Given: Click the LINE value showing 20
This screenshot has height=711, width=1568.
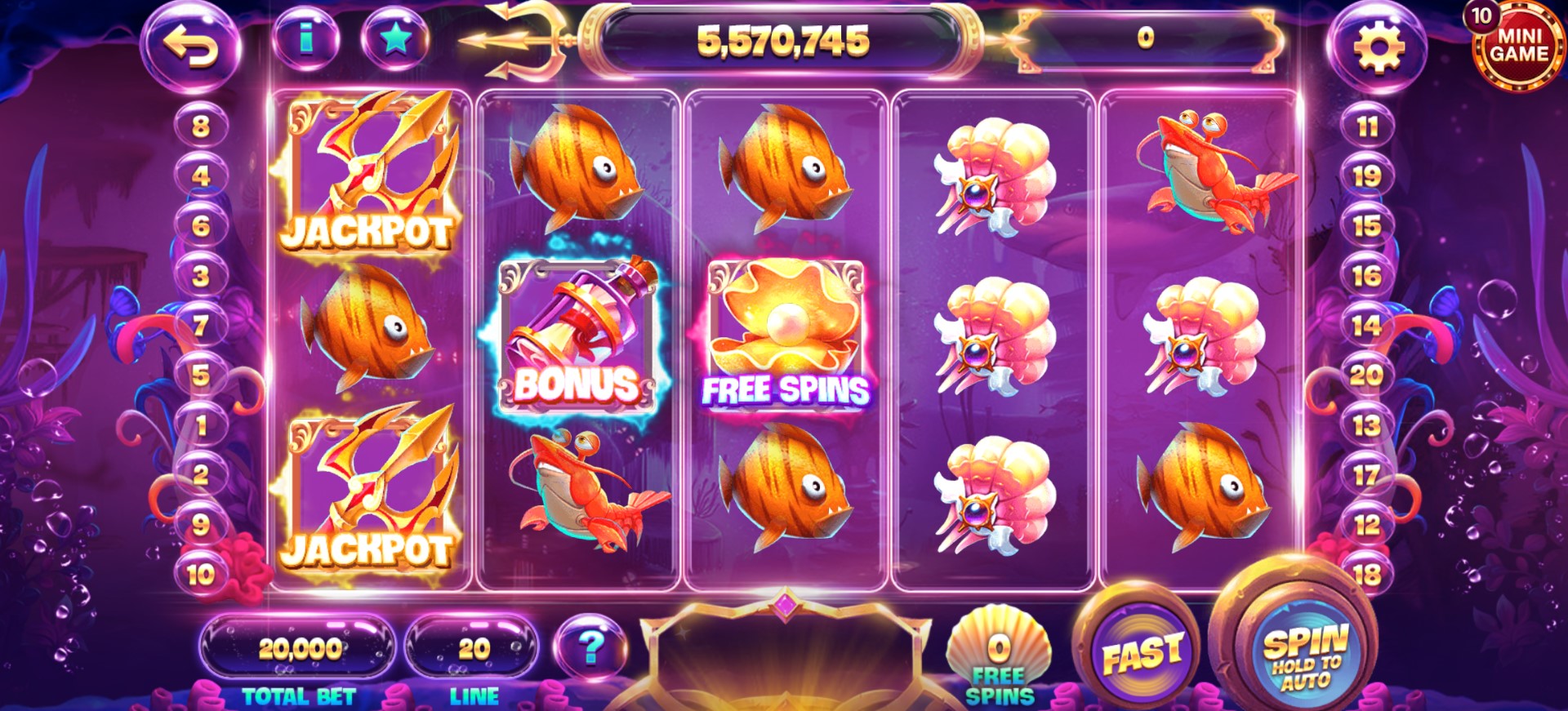Looking at the screenshot, I should pos(470,647).
